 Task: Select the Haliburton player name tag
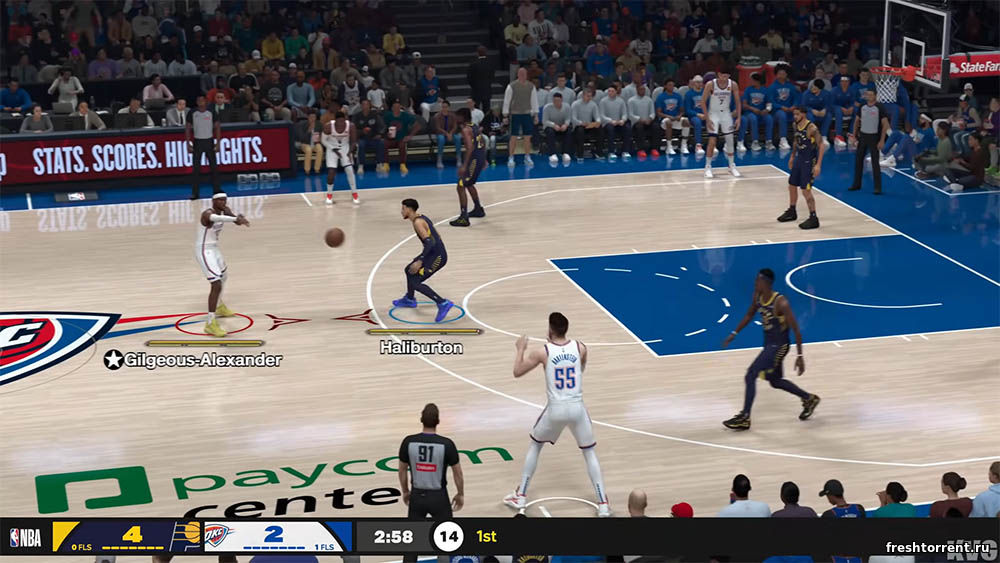point(421,348)
